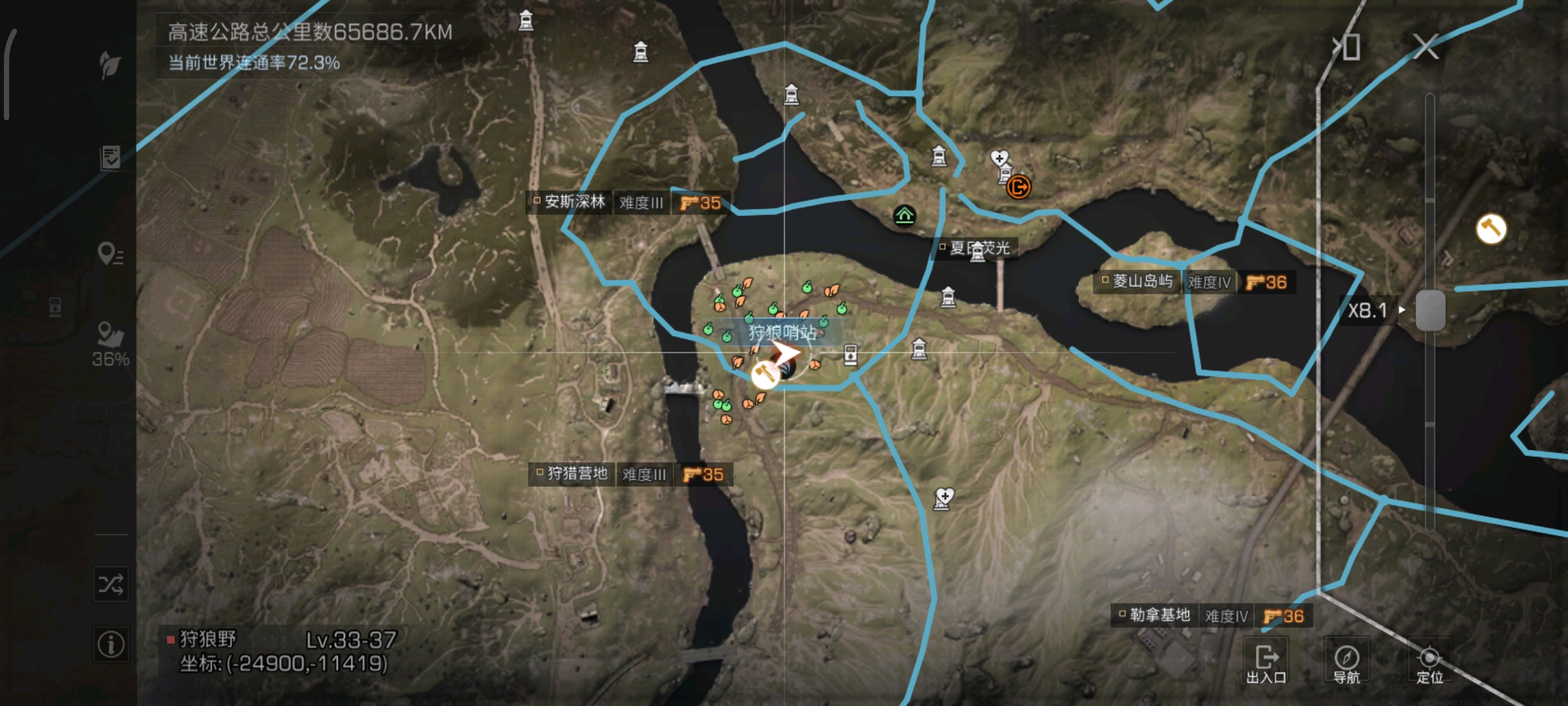The height and width of the screenshot is (706, 1568).
Task: Collapse the panel with the arrow icon beside the X
Action: click(1348, 47)
